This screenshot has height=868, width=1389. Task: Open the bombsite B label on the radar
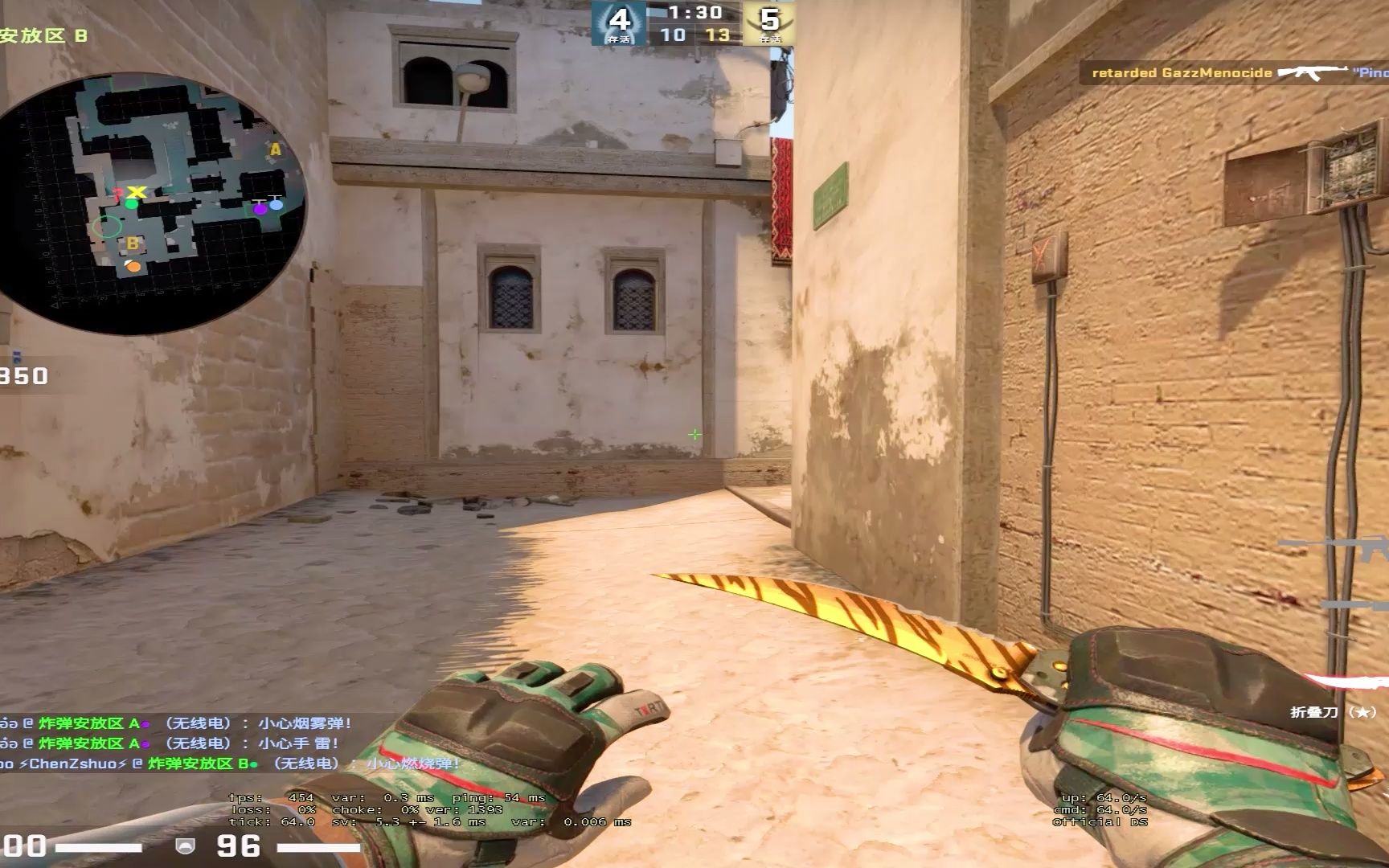133,243
